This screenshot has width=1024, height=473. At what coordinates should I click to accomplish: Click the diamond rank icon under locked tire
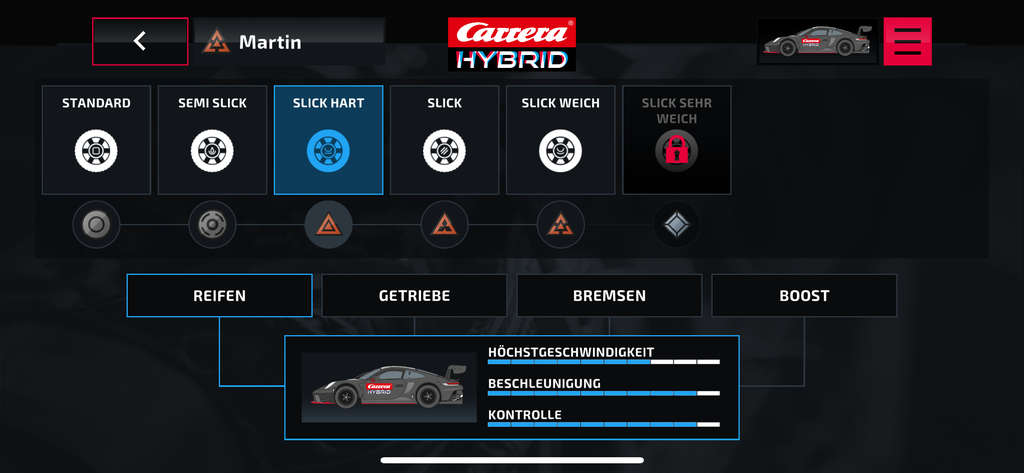tap(676, 225)
